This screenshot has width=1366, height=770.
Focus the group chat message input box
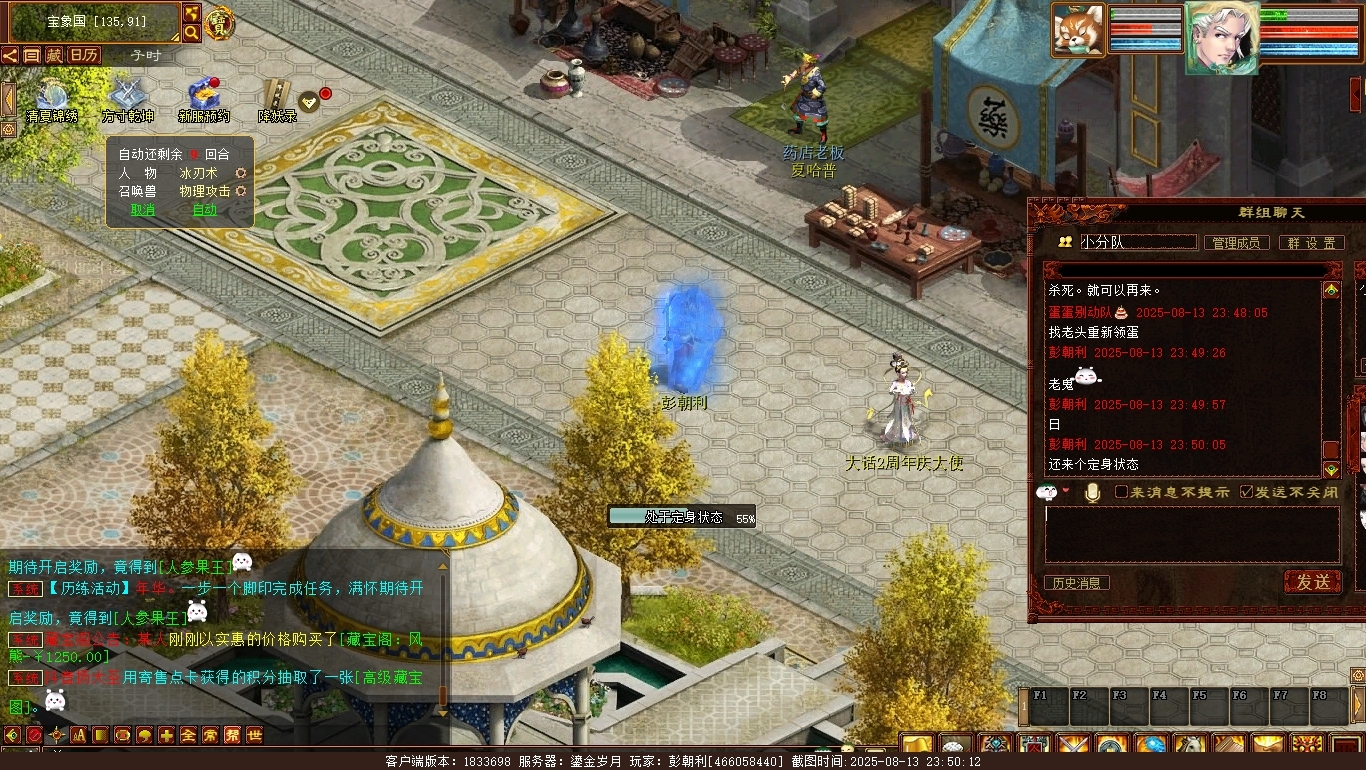coord(1191,534)
